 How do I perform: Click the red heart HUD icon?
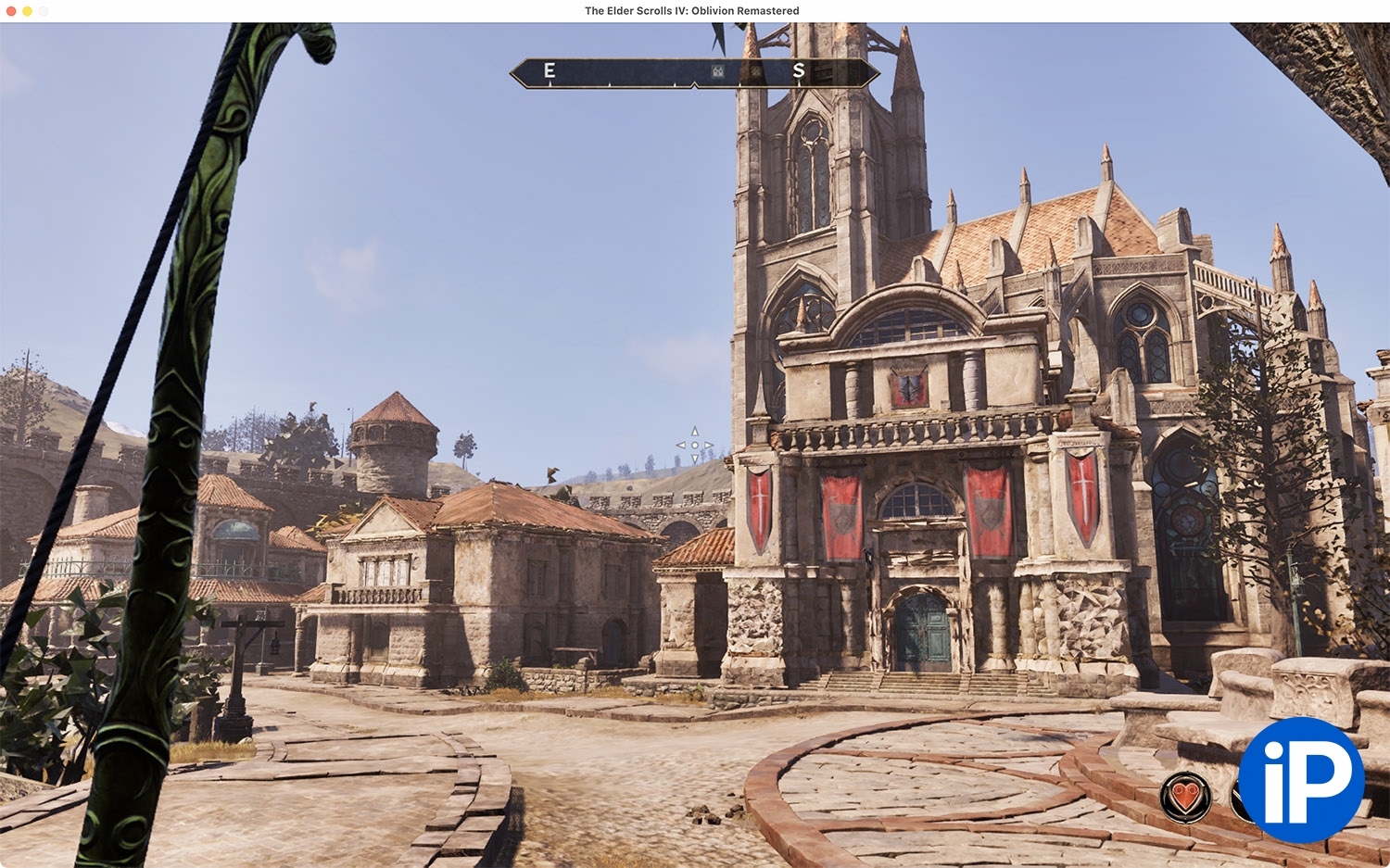1185,798
